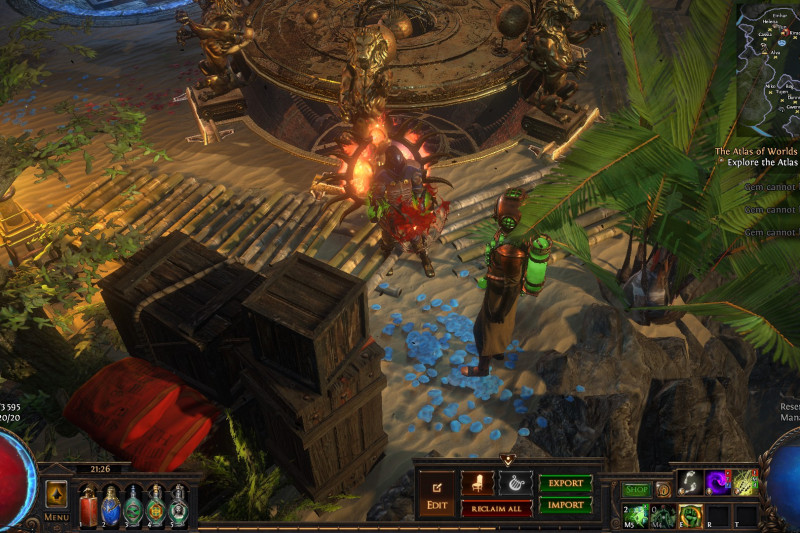800x533 pixels.
Task: Activate the yellow lightning web skill
Action: (746, 482)
